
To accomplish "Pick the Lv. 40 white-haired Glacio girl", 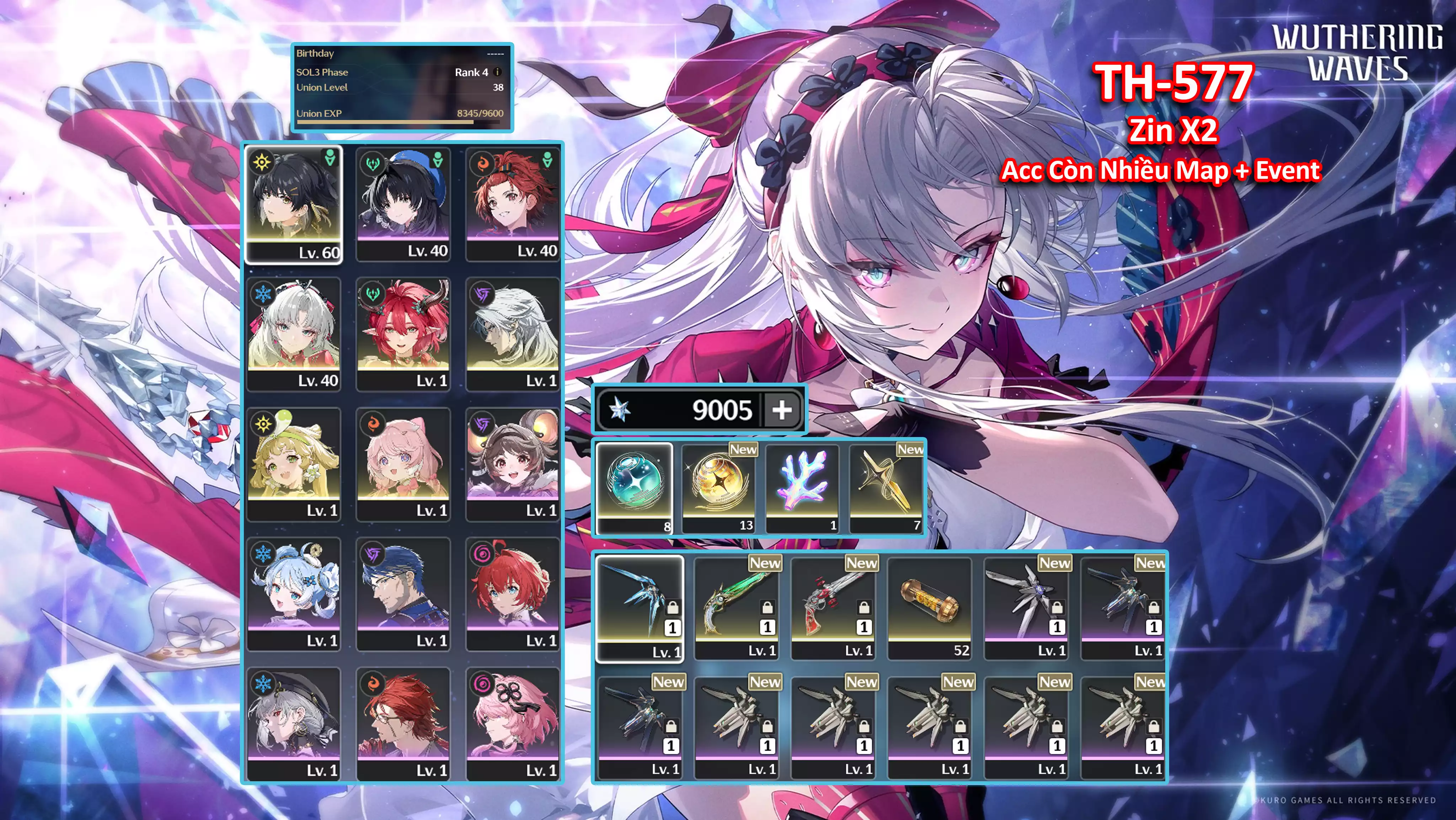I will [293, 334].
